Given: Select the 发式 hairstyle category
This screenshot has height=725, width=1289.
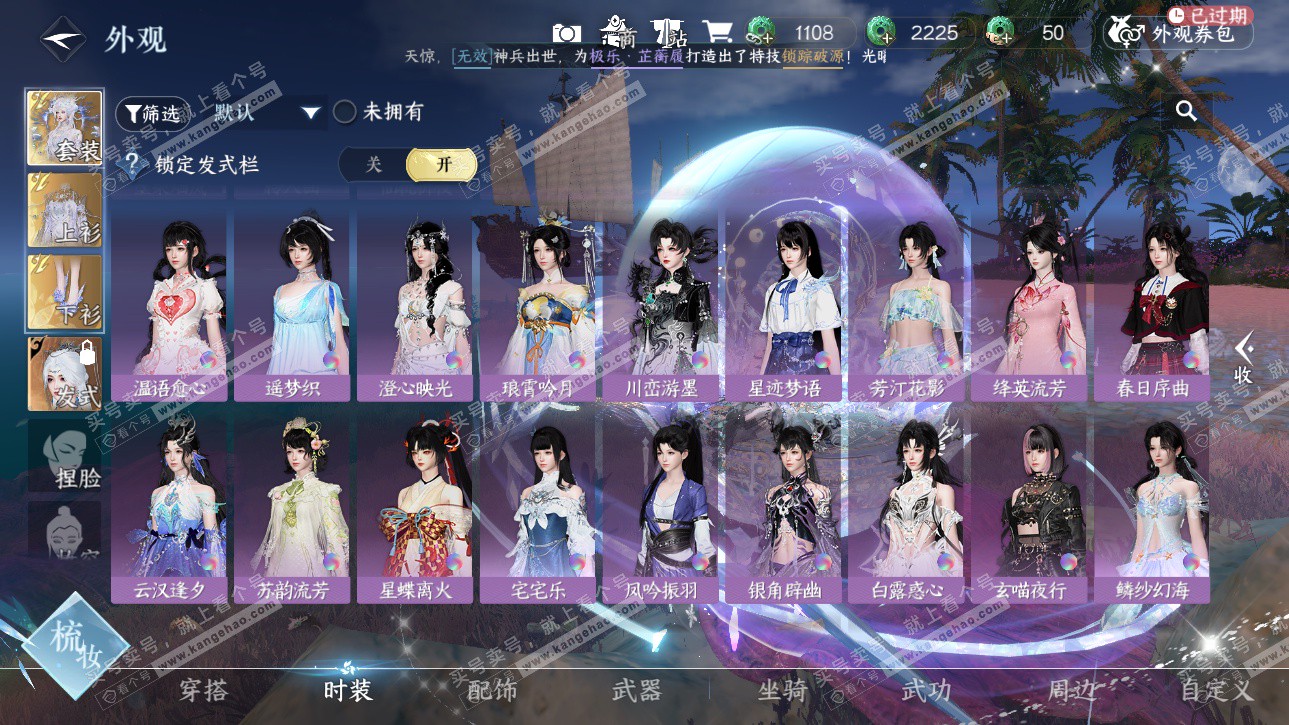Looking at the screenshot, I should pos(64,373).
